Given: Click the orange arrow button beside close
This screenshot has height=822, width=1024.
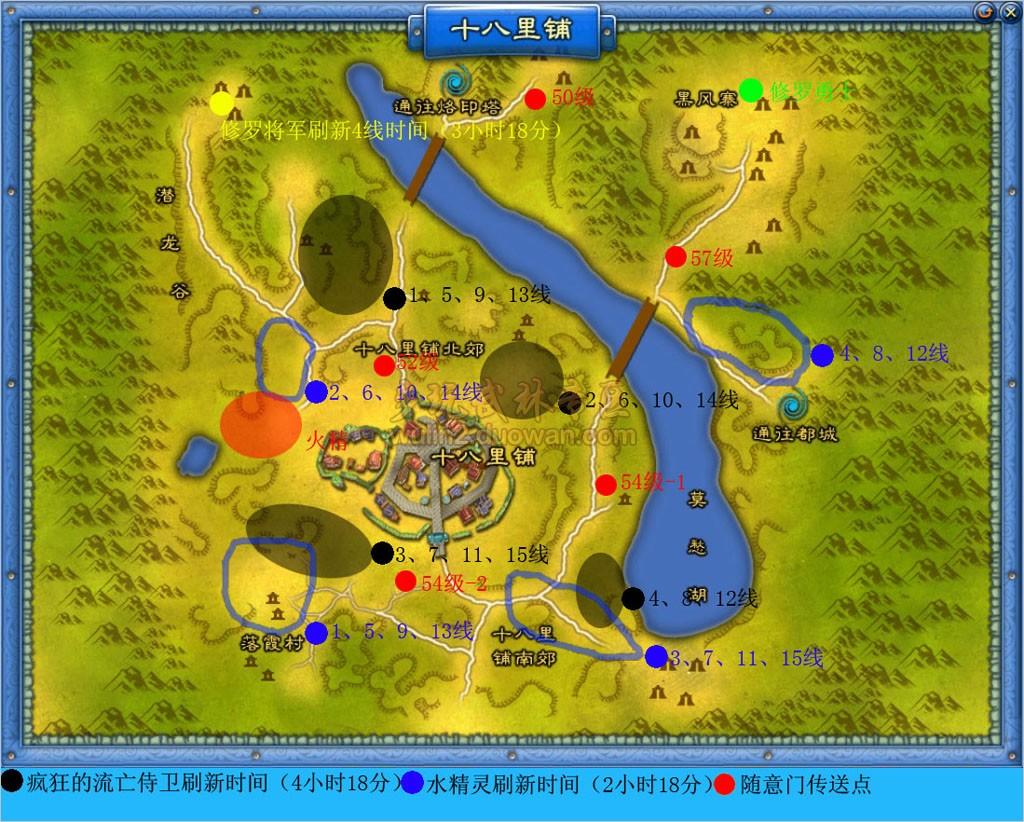Looking at the screenshot, I should tap(985, 11).
